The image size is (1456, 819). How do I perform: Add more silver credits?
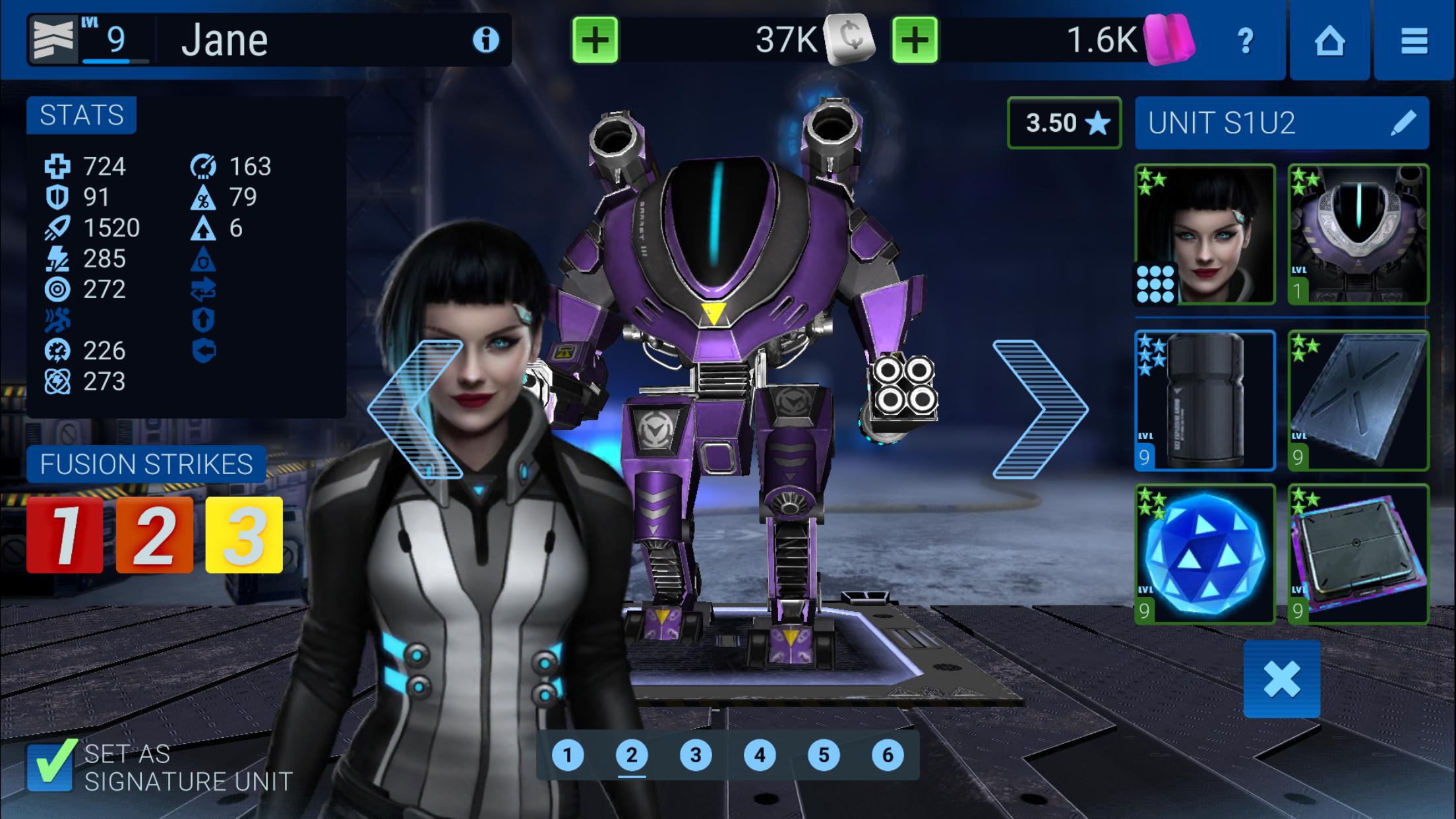click(x=595, y=40)
